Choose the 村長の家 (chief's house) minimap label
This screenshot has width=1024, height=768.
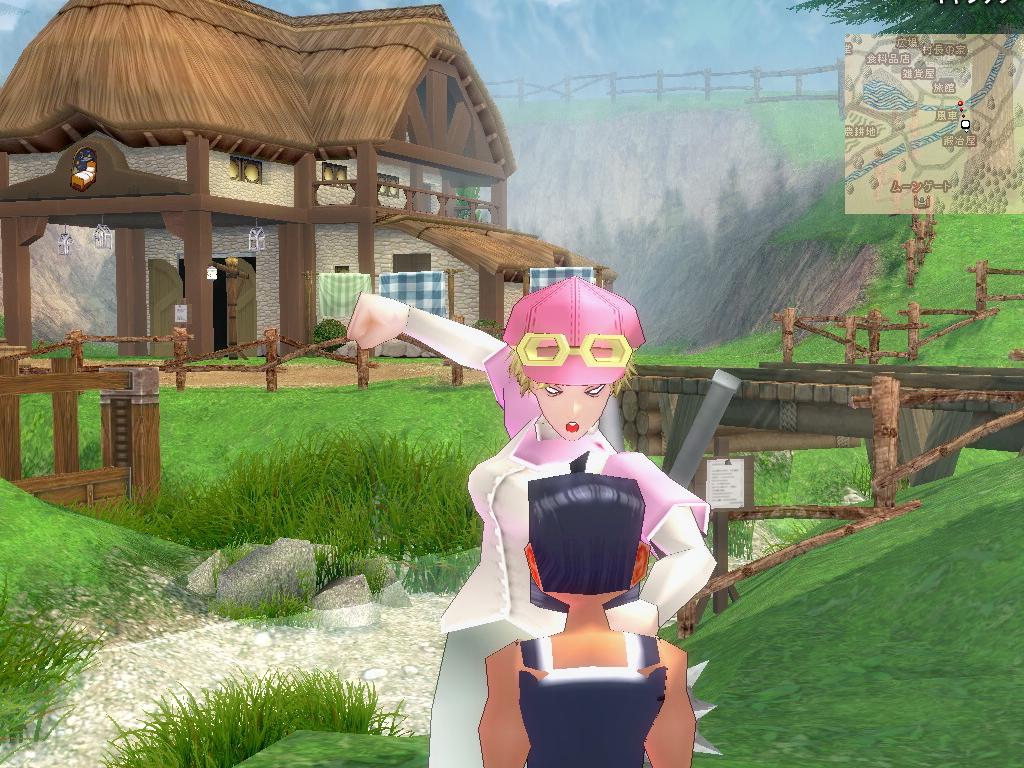[x=945, y=49]
